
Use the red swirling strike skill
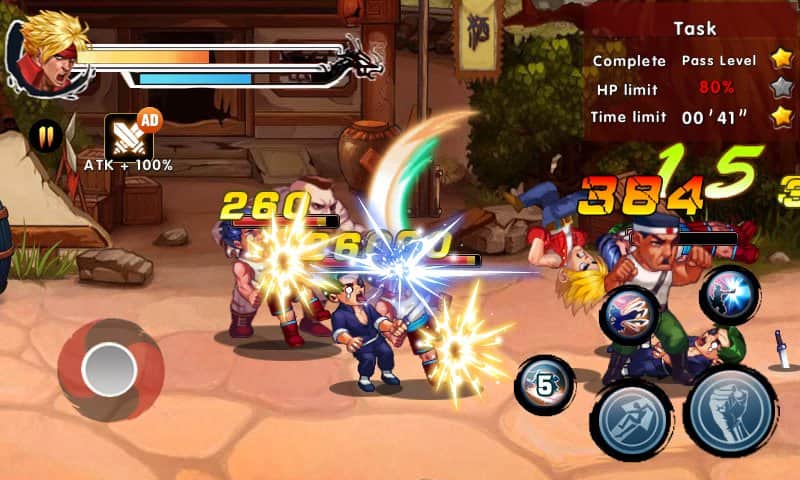coord(630,316)
